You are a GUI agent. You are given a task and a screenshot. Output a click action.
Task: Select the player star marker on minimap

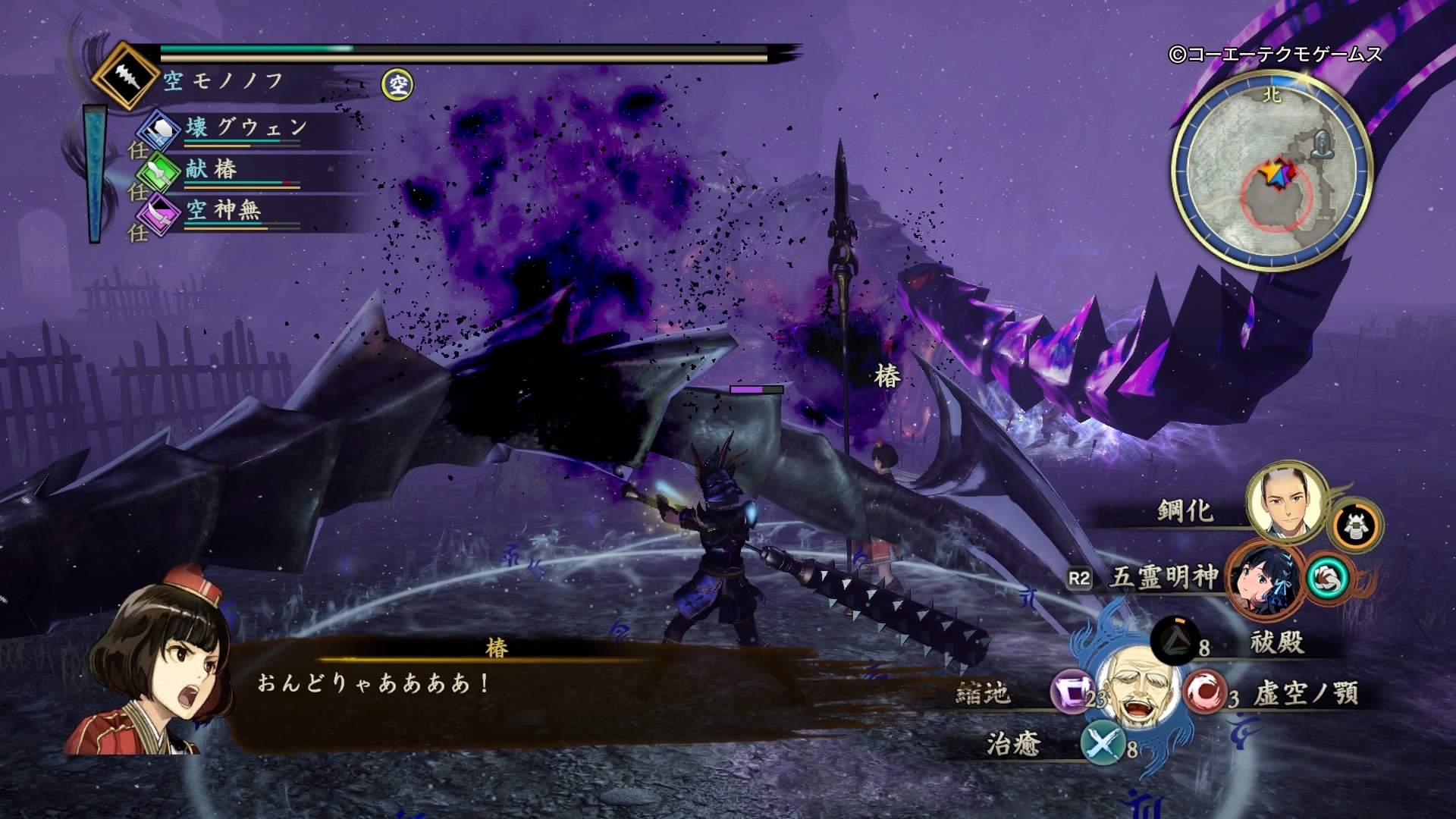tap(1278, 174)
